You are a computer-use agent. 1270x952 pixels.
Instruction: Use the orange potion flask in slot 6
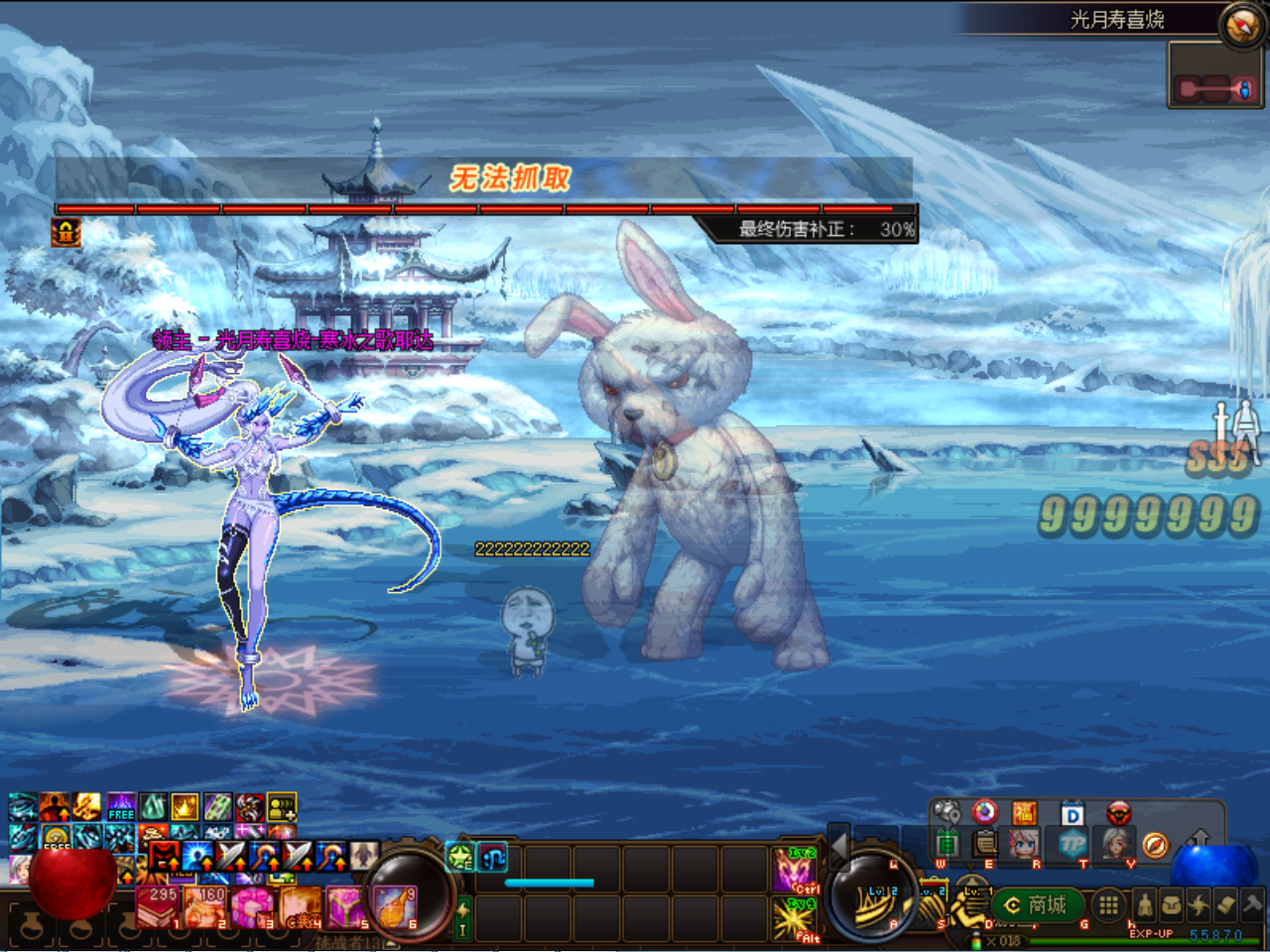[394, 906]
